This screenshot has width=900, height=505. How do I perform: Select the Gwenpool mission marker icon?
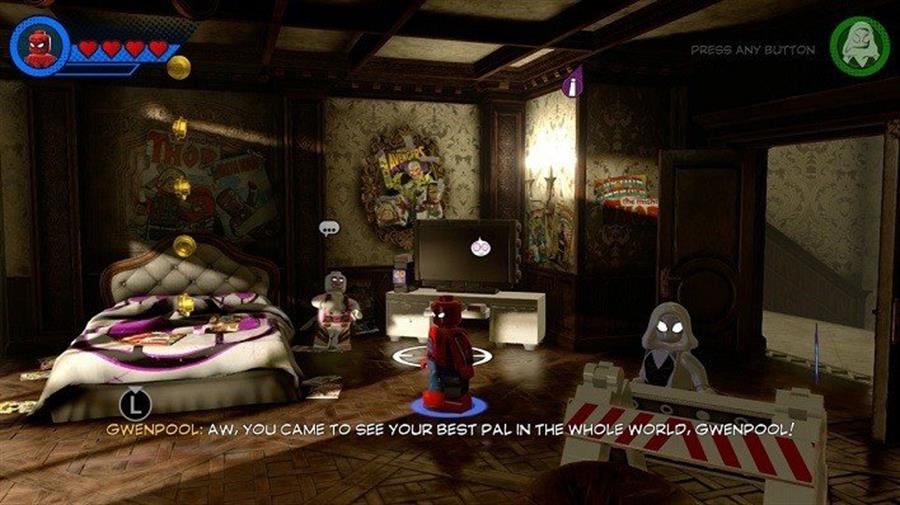click(478, 245)
